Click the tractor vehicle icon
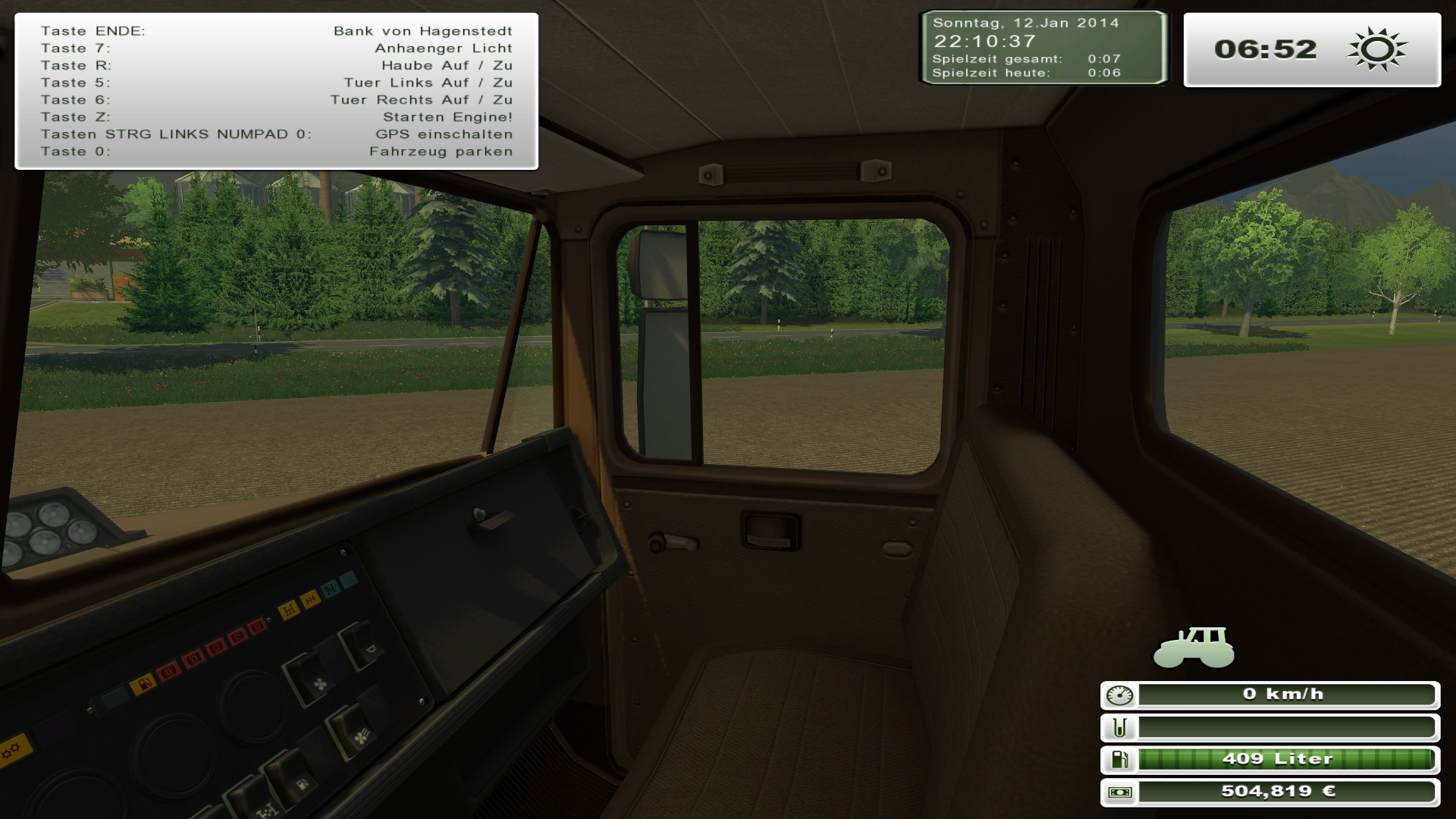Image resolution: width=1456 pixels, height=819 pixels. [x=1194, y=648]
